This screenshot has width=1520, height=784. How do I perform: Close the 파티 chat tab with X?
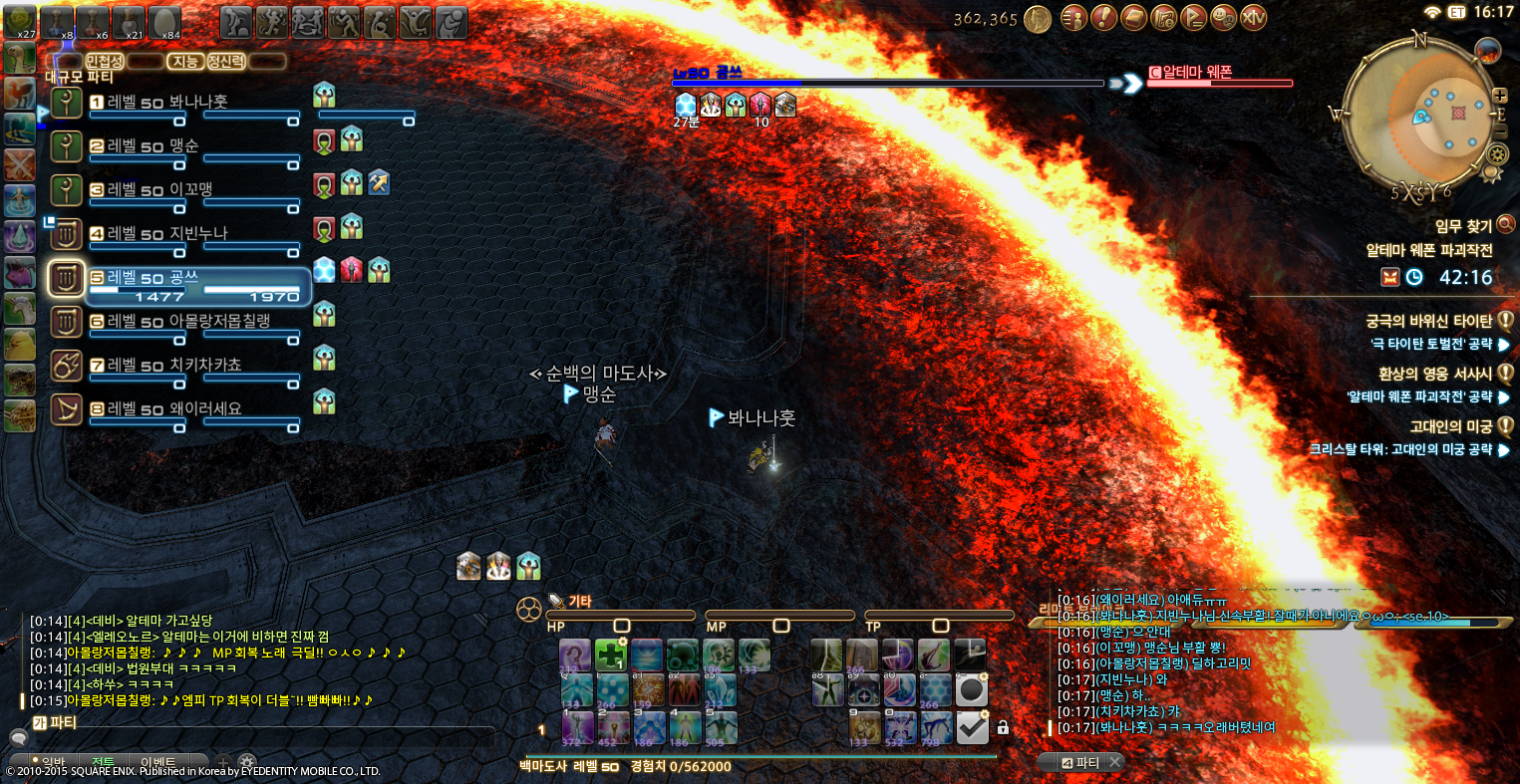click(x=1115, y=762)
